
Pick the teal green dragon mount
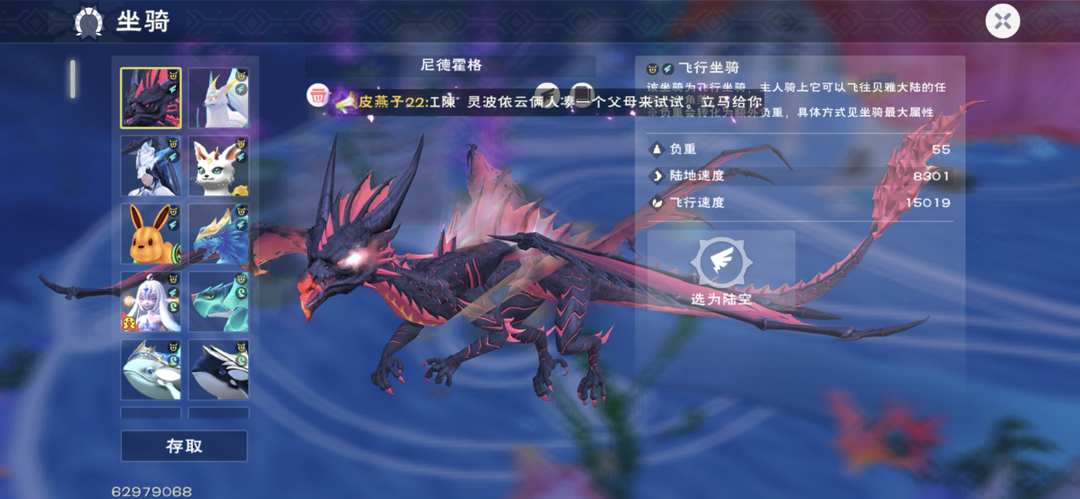(x=219, y=302)
